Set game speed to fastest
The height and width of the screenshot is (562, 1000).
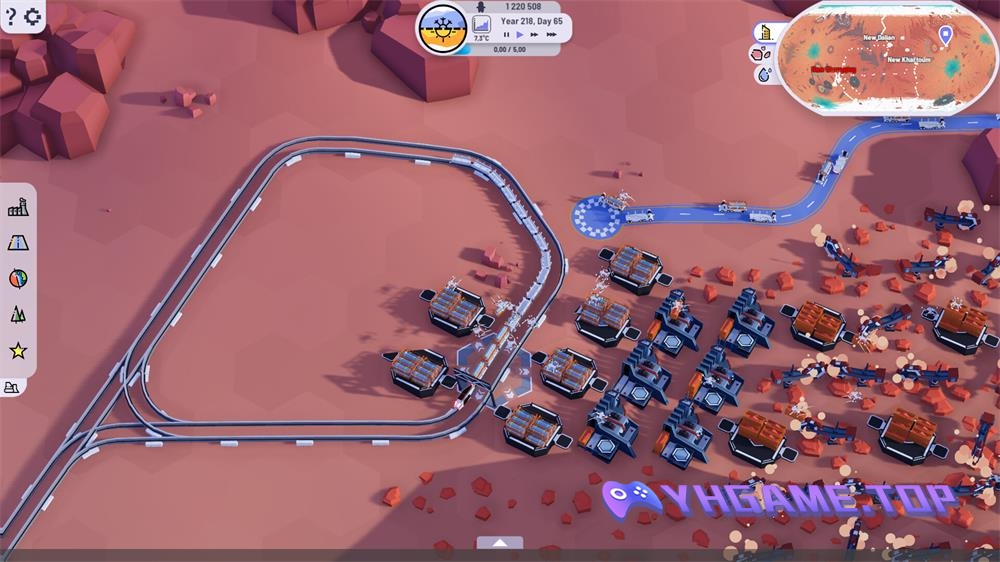pyautogui.click(x=552, y=35)
